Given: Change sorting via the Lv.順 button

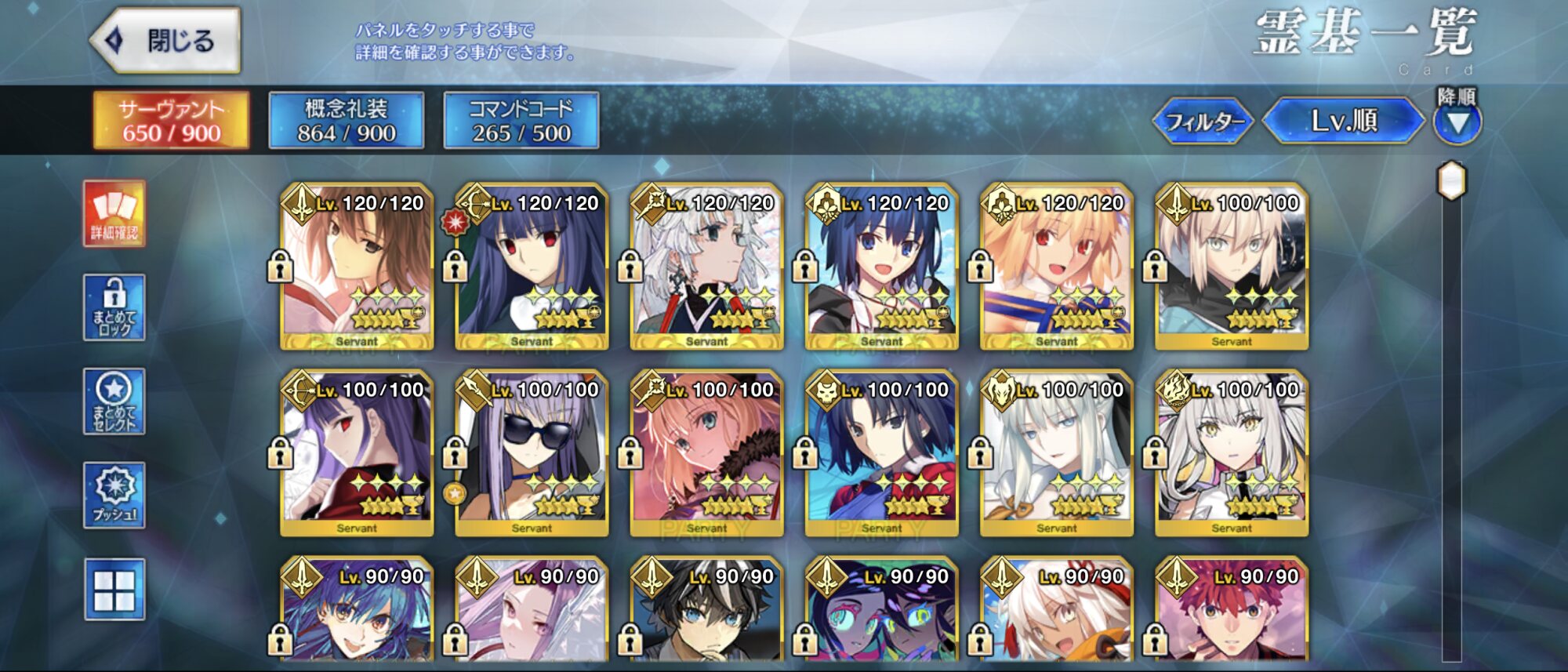Looking at the screenshot, I should click(1344, 121).
